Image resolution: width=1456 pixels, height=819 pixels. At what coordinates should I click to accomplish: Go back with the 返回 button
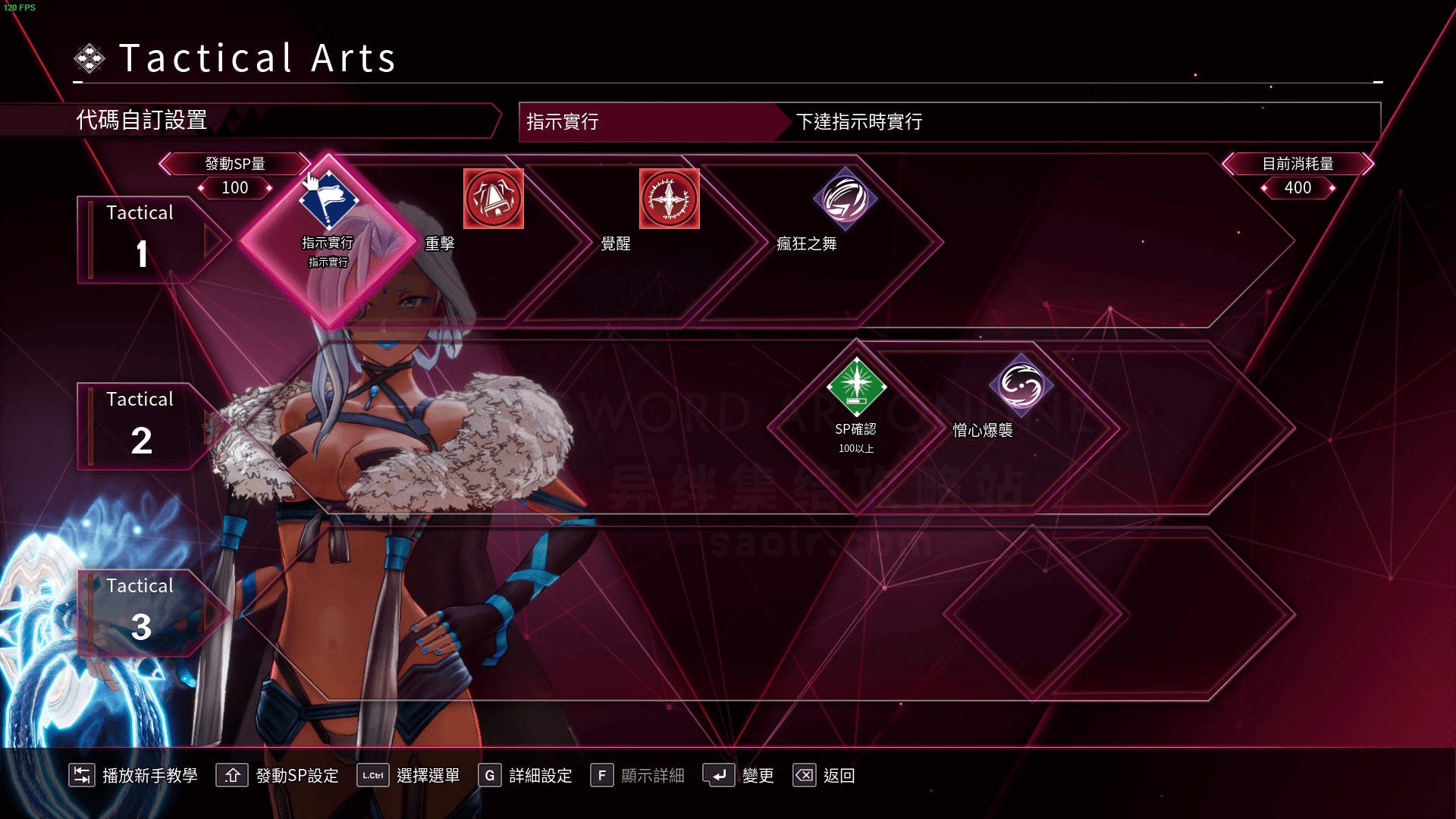pyautogui.click(x=824, y=775)
